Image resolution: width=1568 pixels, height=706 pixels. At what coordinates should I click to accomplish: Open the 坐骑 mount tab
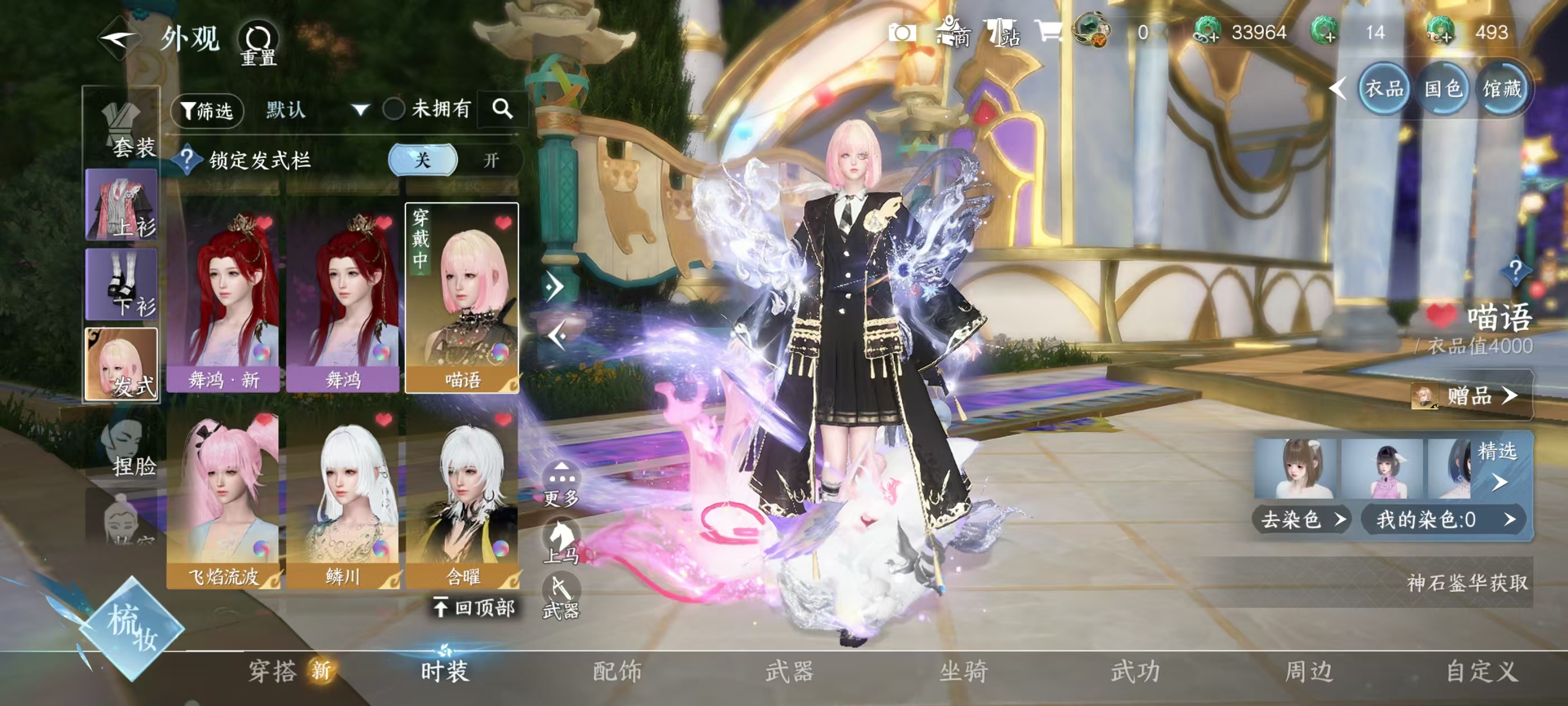[963, 671]
